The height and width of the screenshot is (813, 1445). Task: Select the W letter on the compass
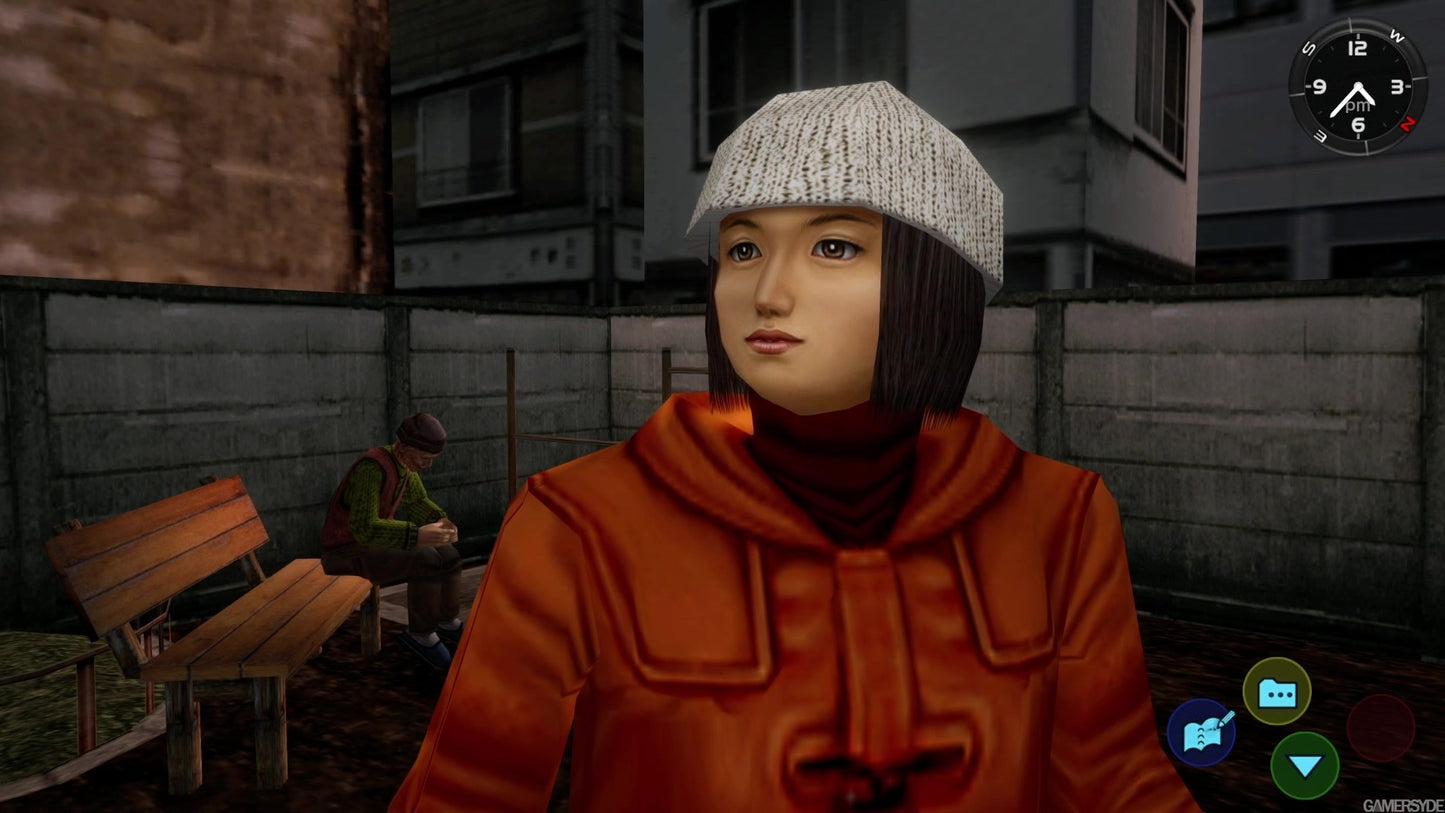click(1396, 35)
